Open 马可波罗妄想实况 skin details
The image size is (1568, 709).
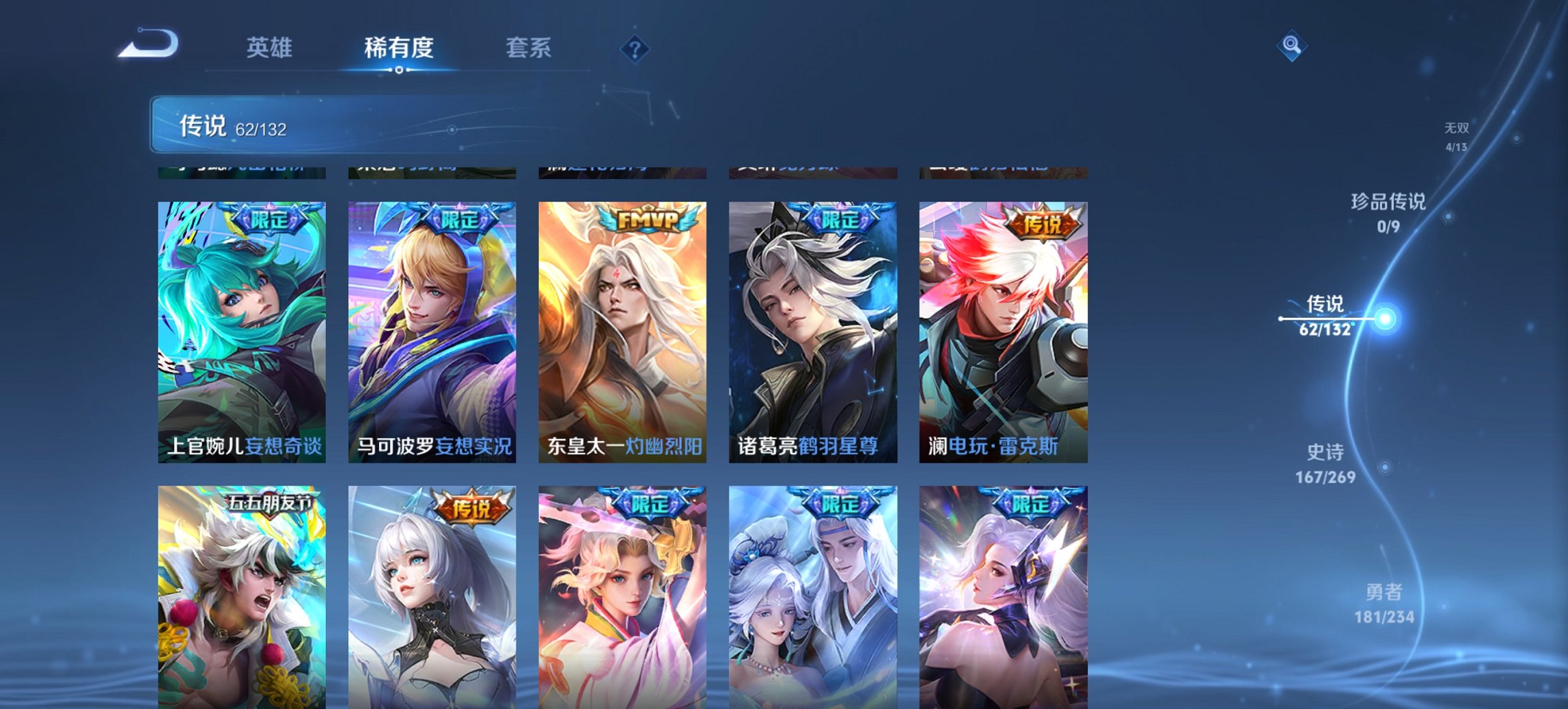429,328
